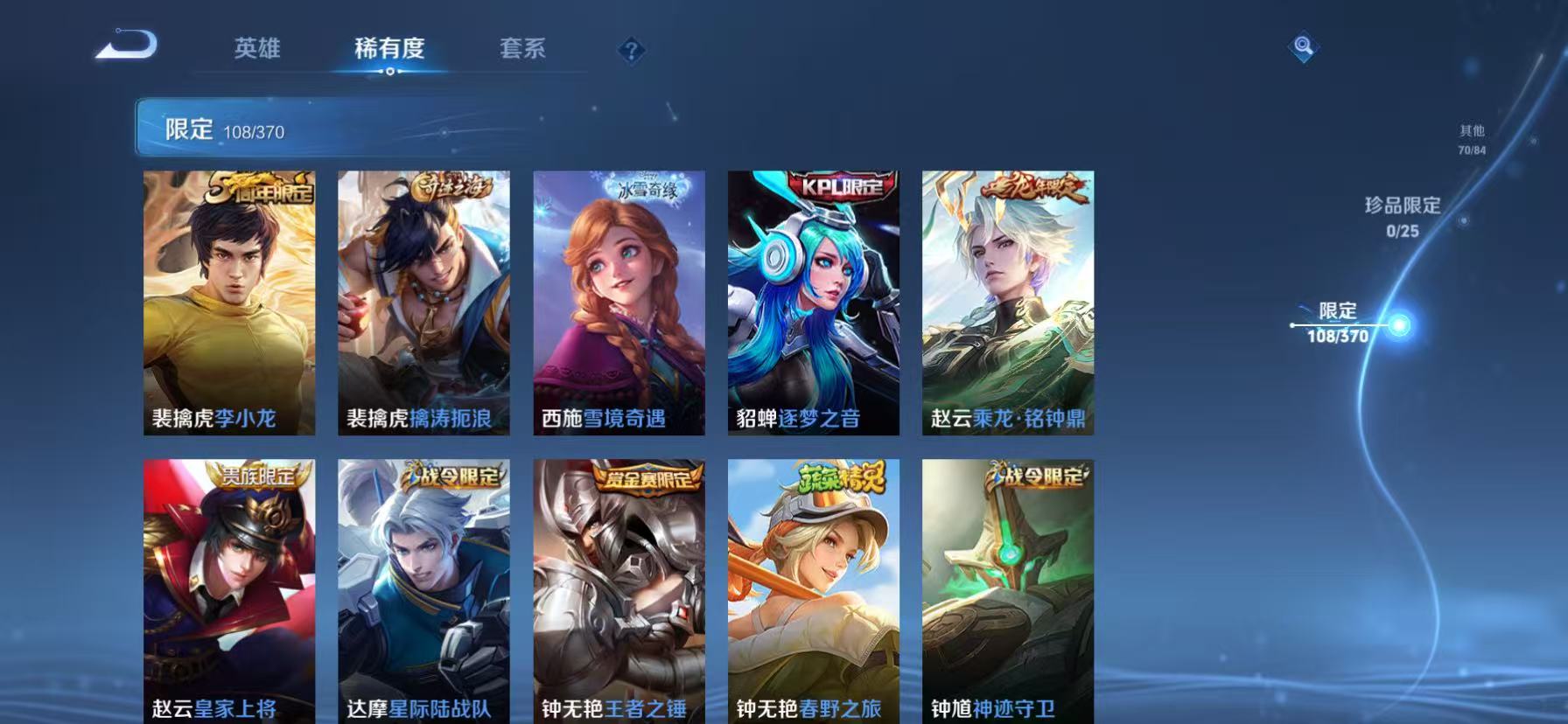1568x724 pixels.
Task: Open the search magnifier icon
Action: [1303, 48]
